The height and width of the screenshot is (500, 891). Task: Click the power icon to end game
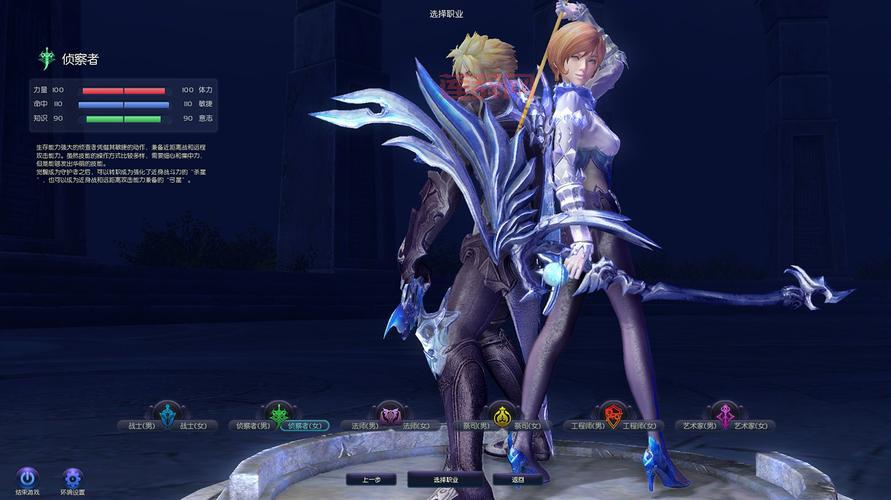pyautogui.click(x=28, y=476)
